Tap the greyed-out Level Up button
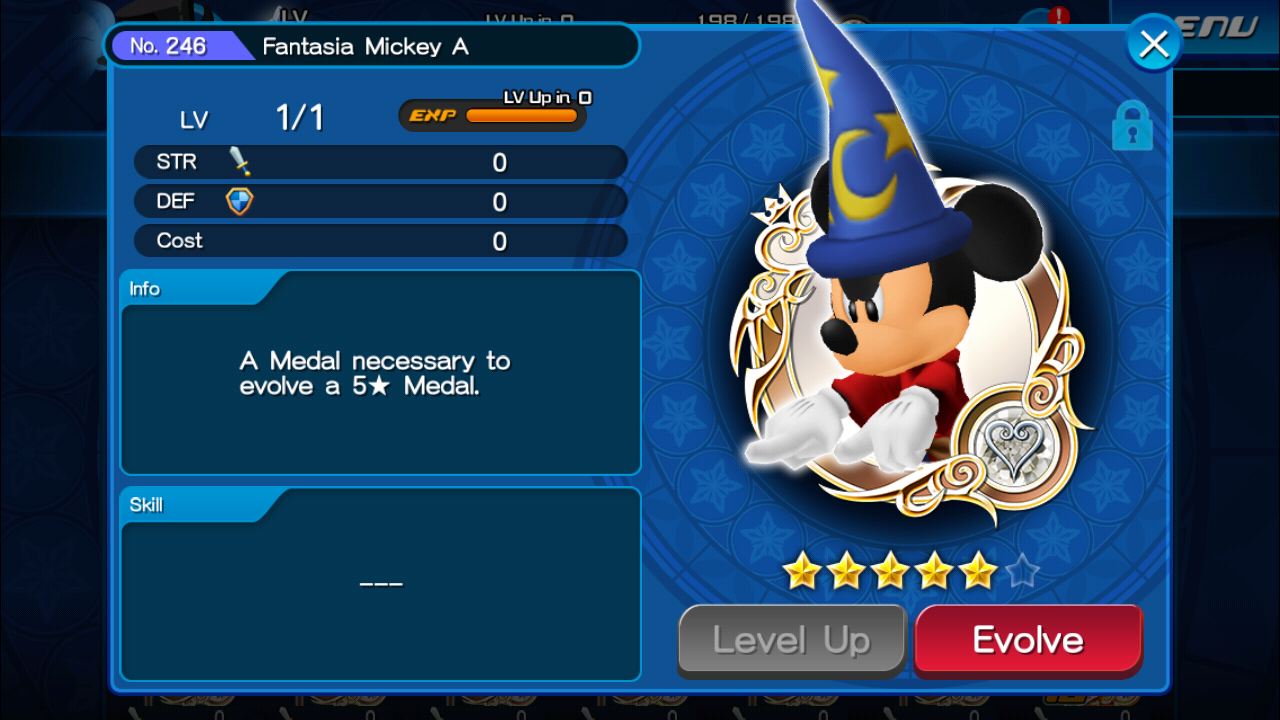Viewport: 1280px width, 720px height. pos(792,640)
